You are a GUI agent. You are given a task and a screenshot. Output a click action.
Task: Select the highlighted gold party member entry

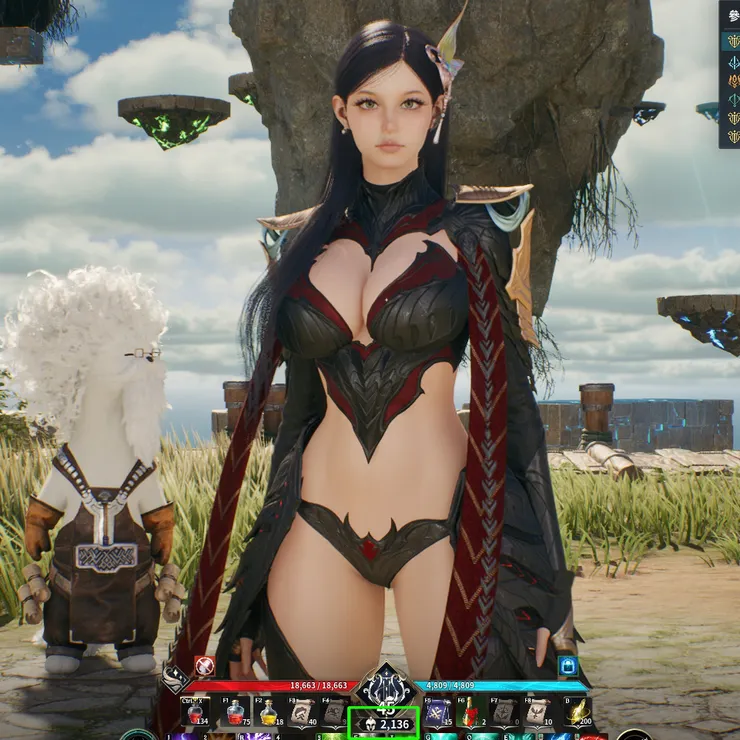(733, 40)
